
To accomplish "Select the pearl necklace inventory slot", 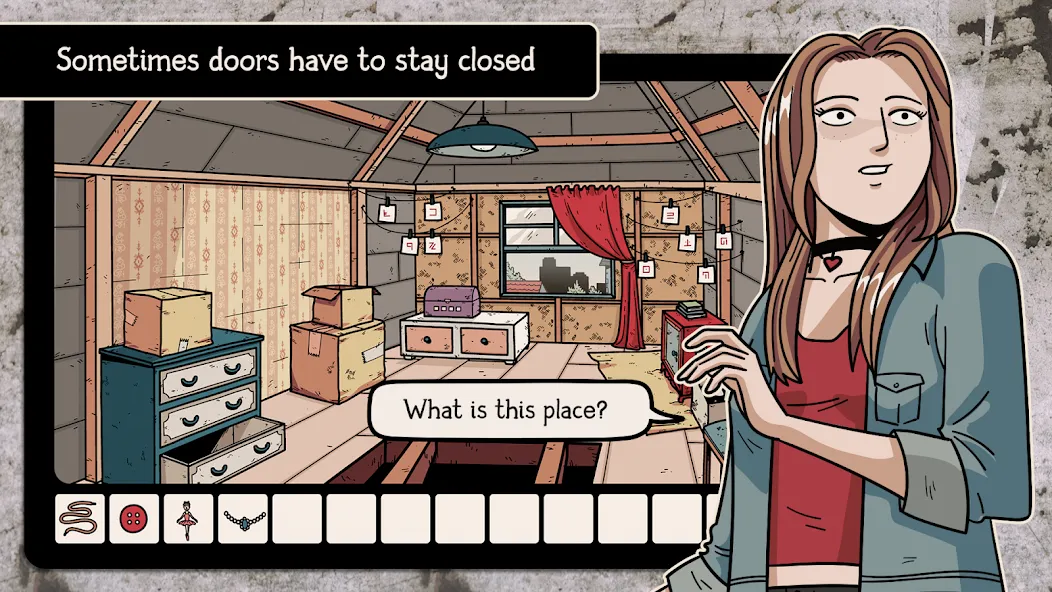I will [243, 519].
